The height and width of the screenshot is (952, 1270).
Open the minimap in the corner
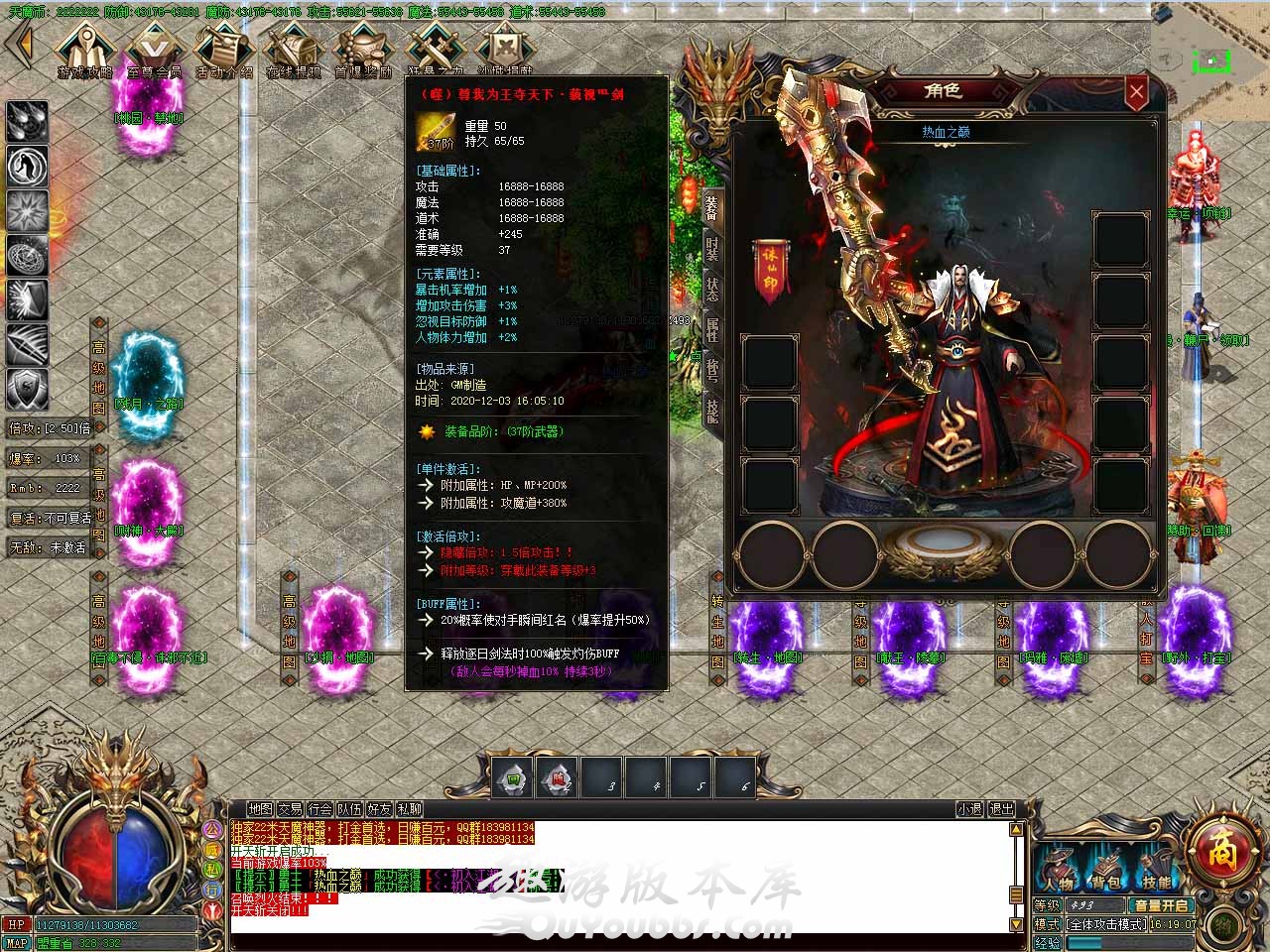pyautogui.click(x=1210, y=59)
